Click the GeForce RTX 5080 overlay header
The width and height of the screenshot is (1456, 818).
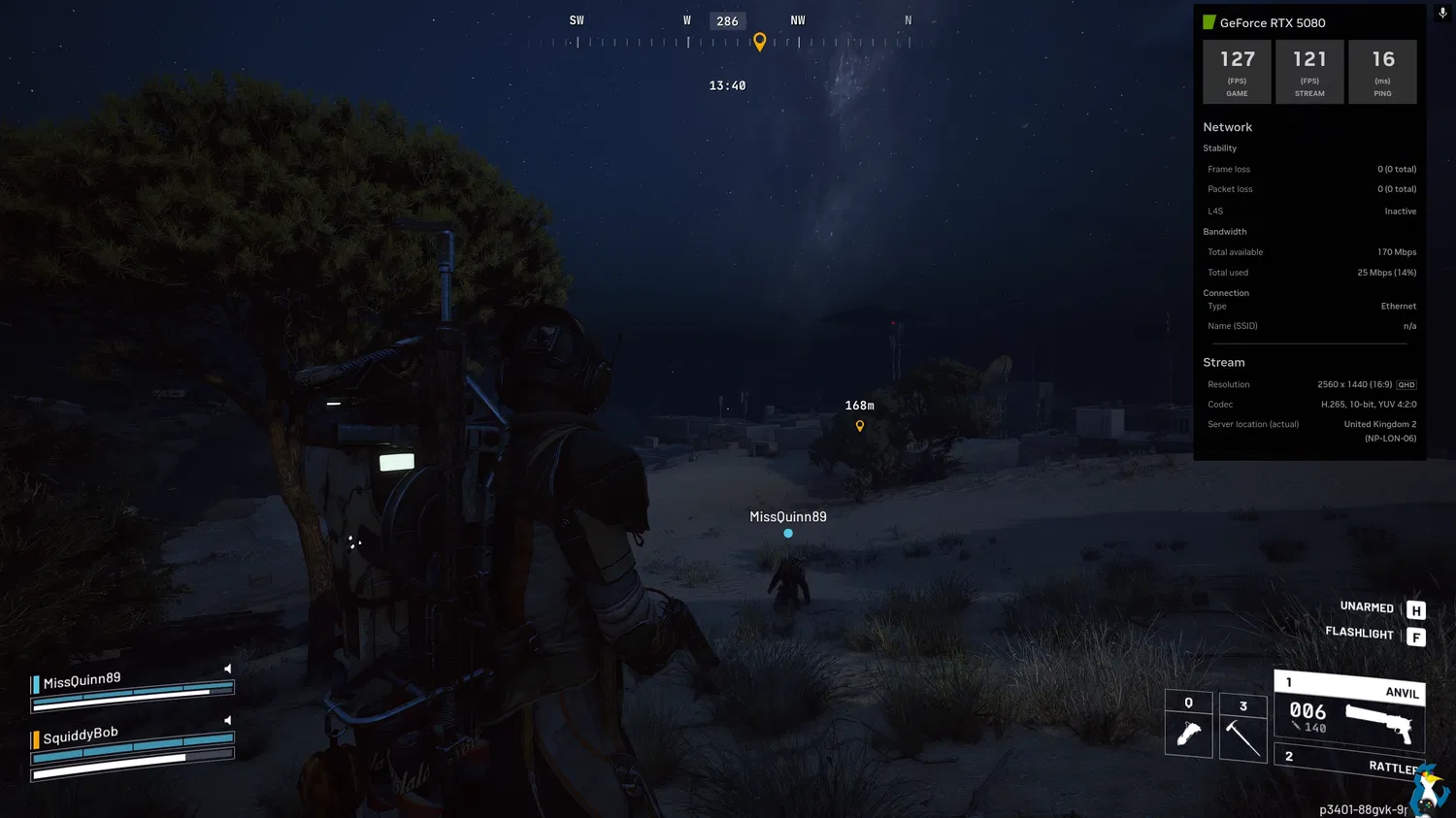pos(1272,22)
